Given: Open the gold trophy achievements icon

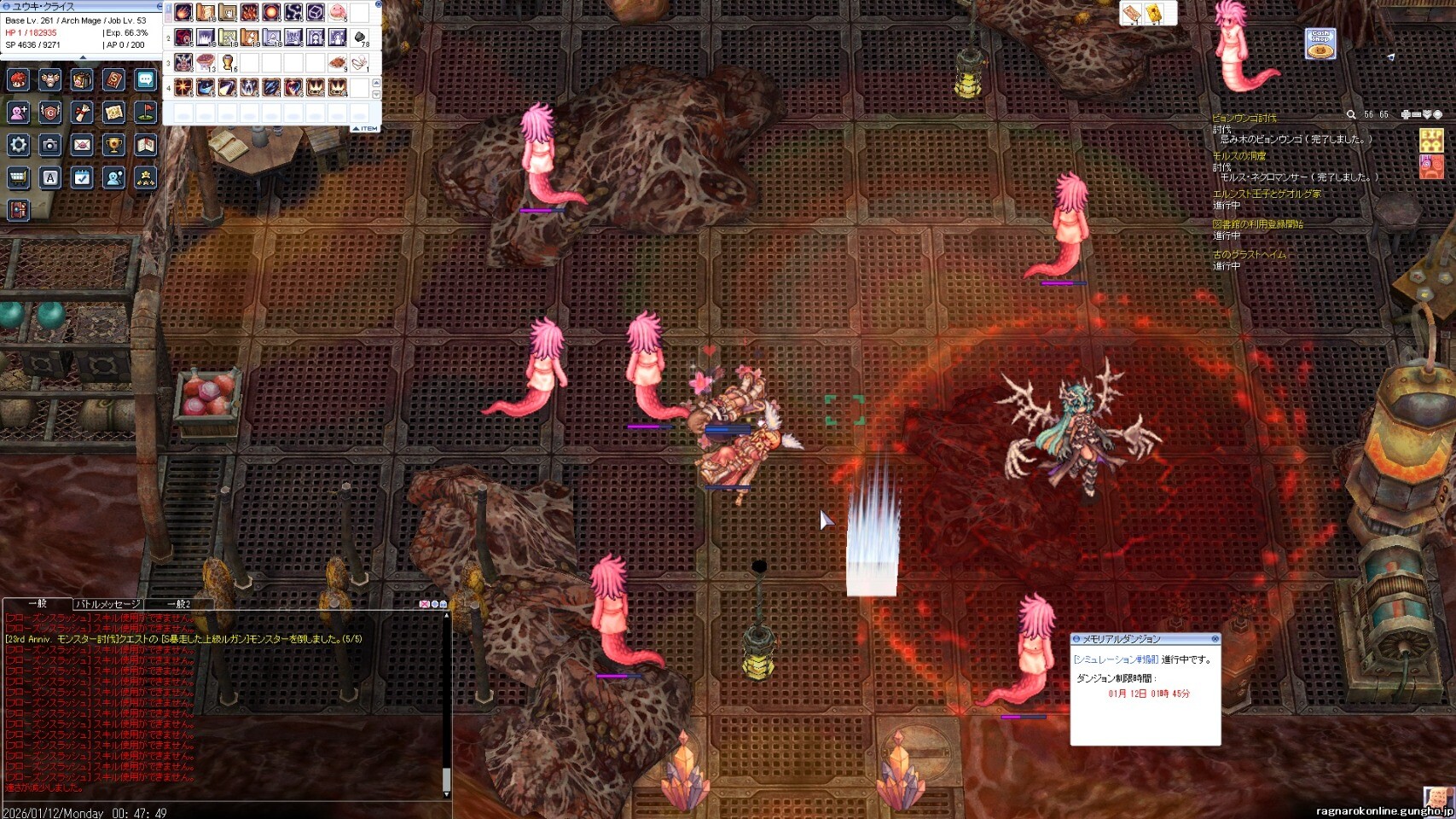Looking at the screenshot, I should click(x=113, y=145).
